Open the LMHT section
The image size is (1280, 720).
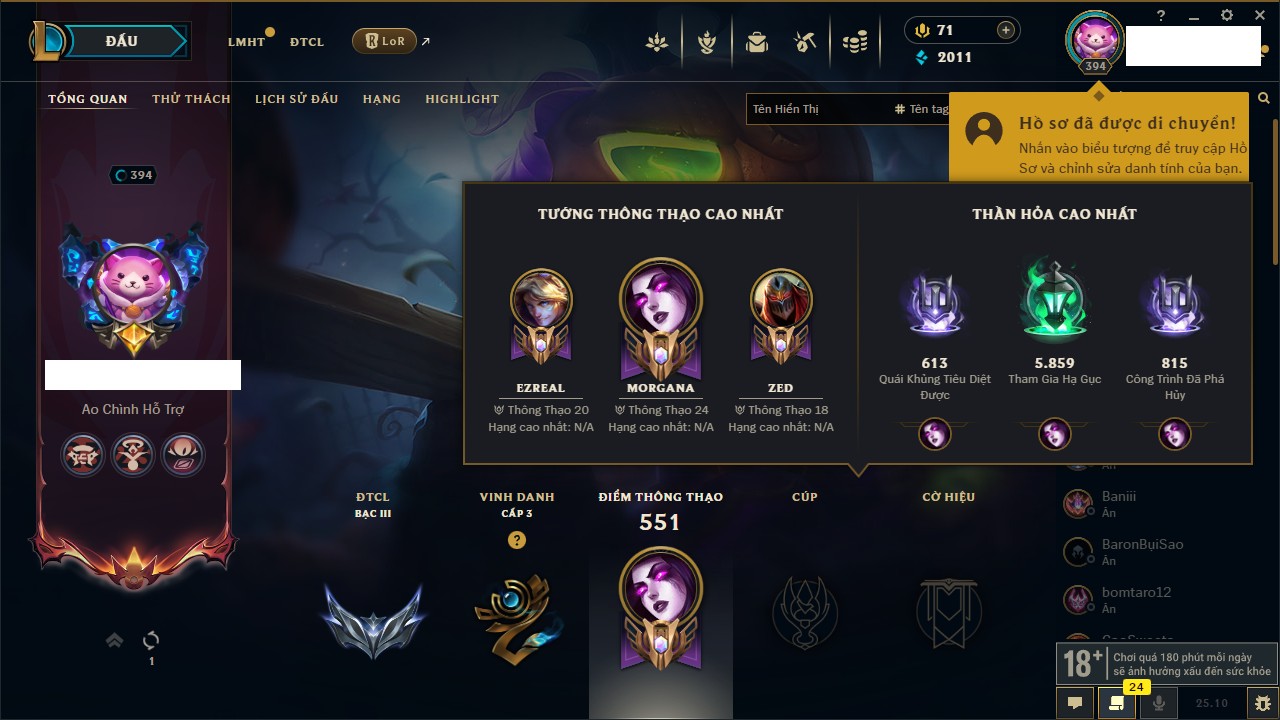[x=246, y=42]
